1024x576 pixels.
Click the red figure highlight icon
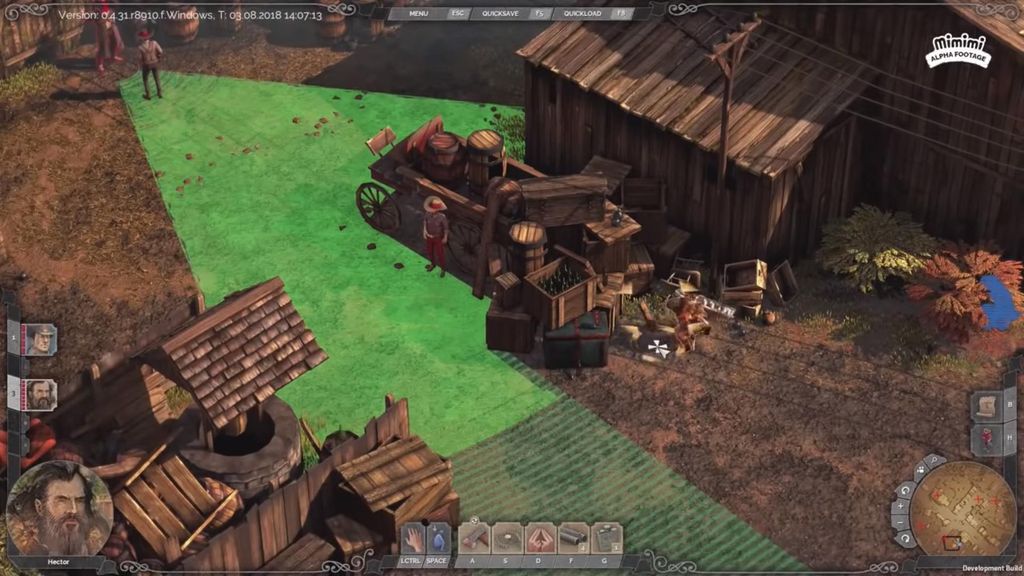986,438
